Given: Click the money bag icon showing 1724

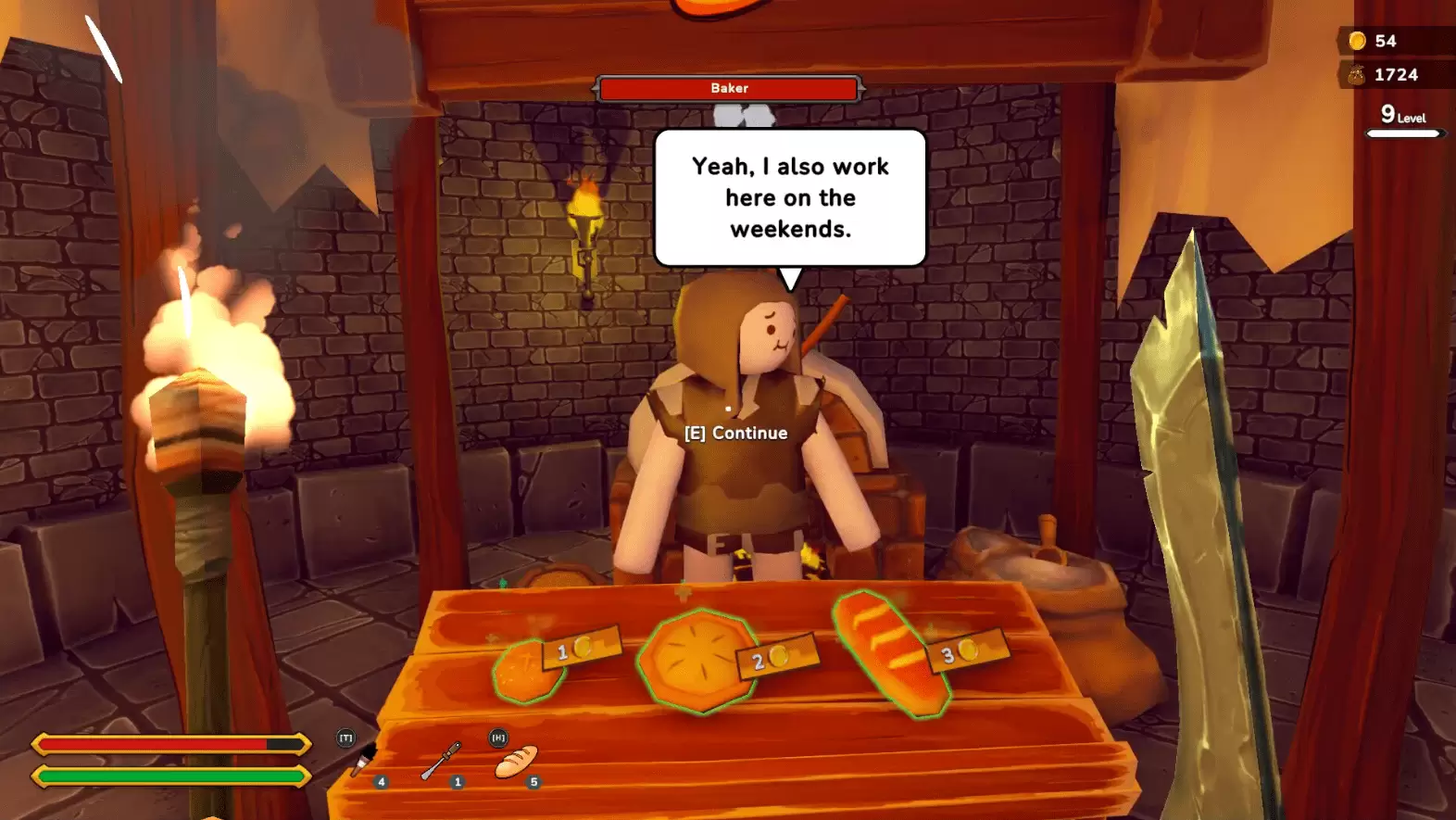Looking at the screenshot, I should coord(1355,74).
